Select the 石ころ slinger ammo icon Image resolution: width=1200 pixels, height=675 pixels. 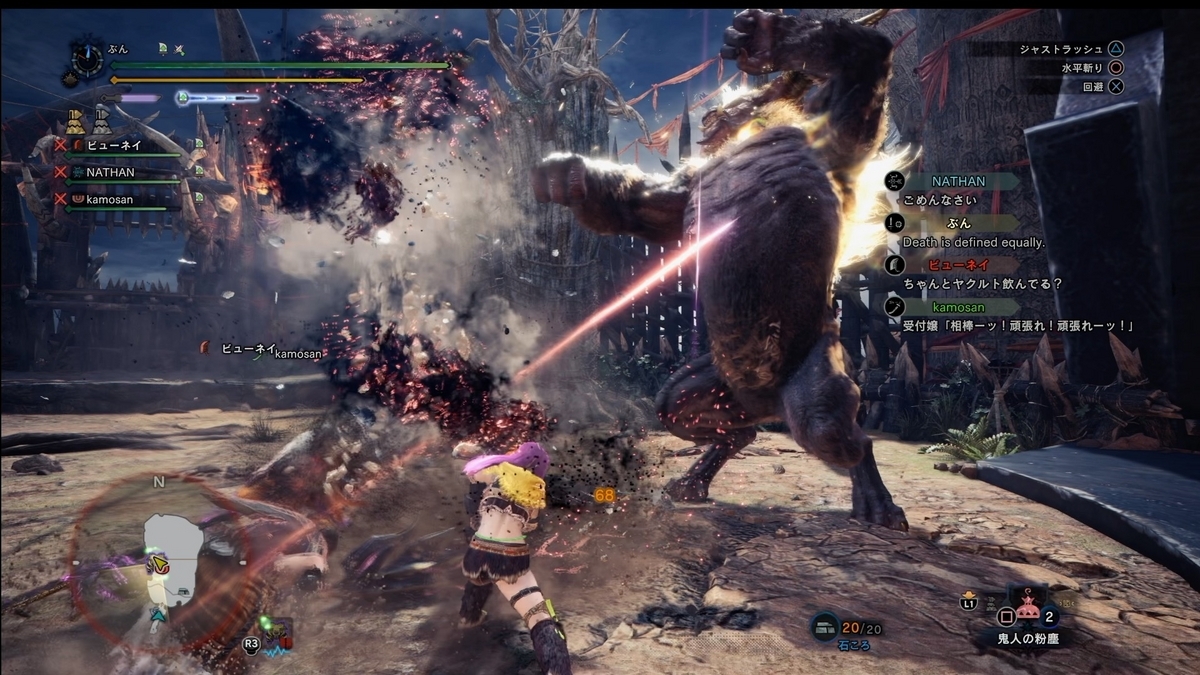click(824, 626)
